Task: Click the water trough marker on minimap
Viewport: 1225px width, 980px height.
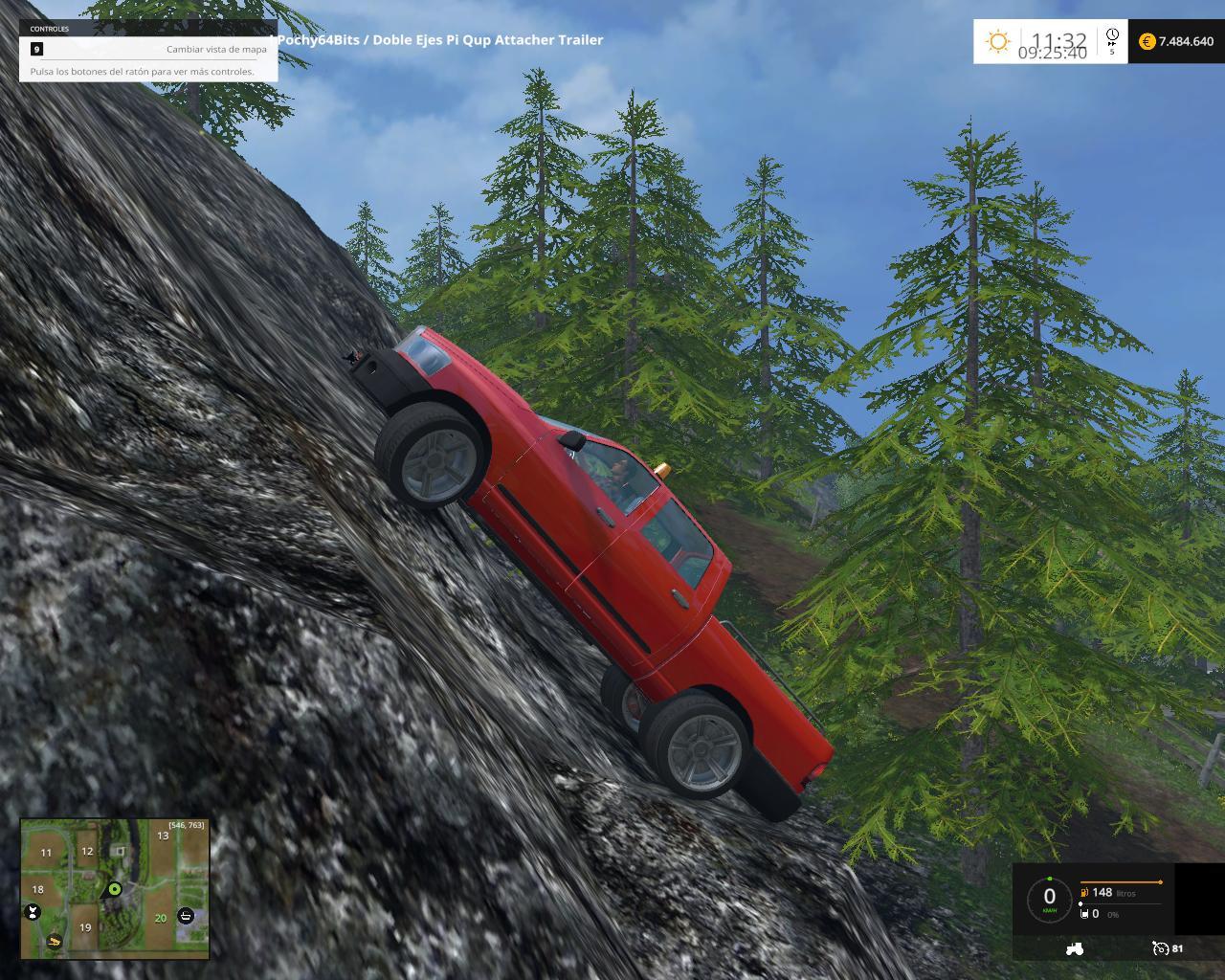Action: click(187, 916)
